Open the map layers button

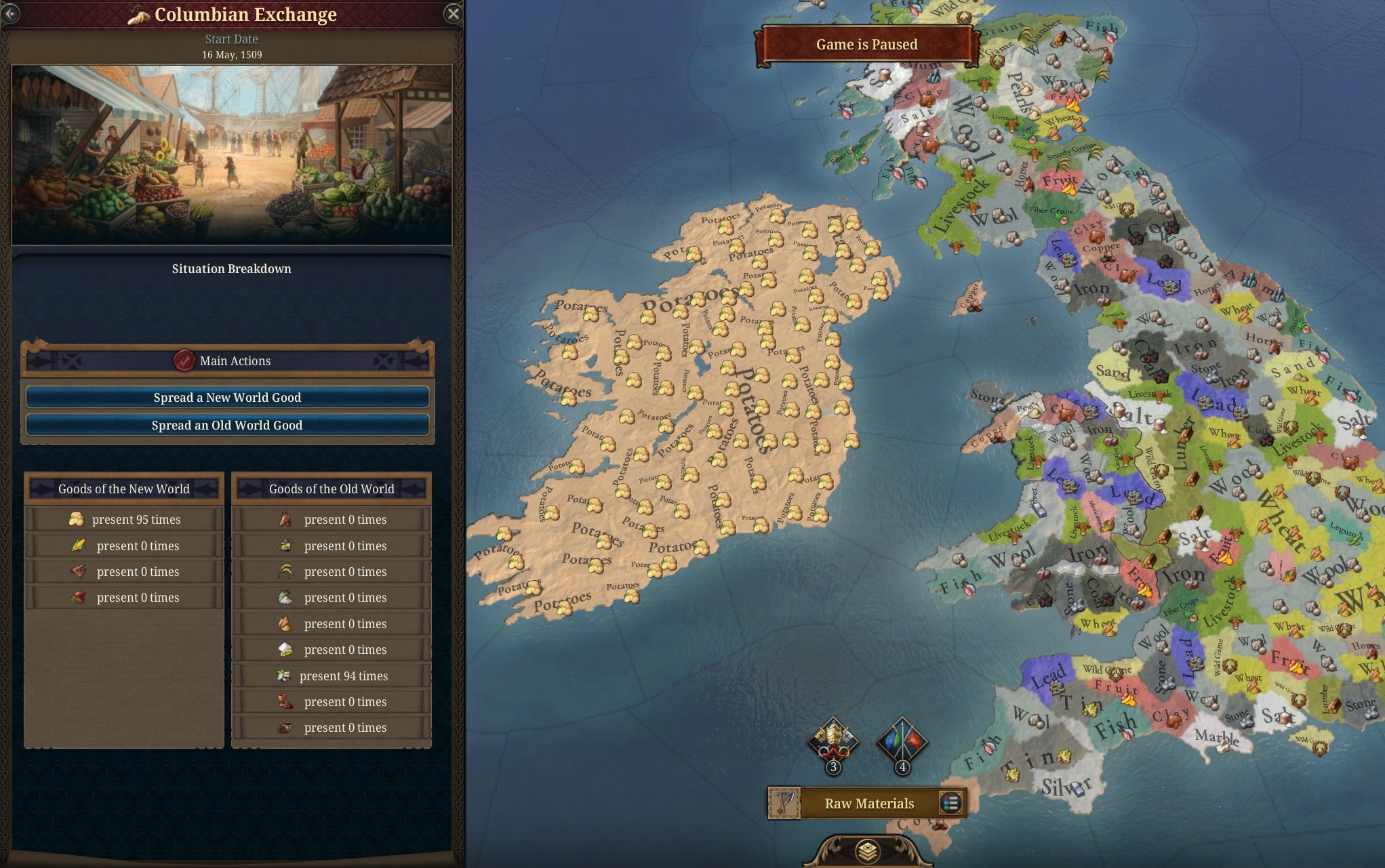click(867, 851)
